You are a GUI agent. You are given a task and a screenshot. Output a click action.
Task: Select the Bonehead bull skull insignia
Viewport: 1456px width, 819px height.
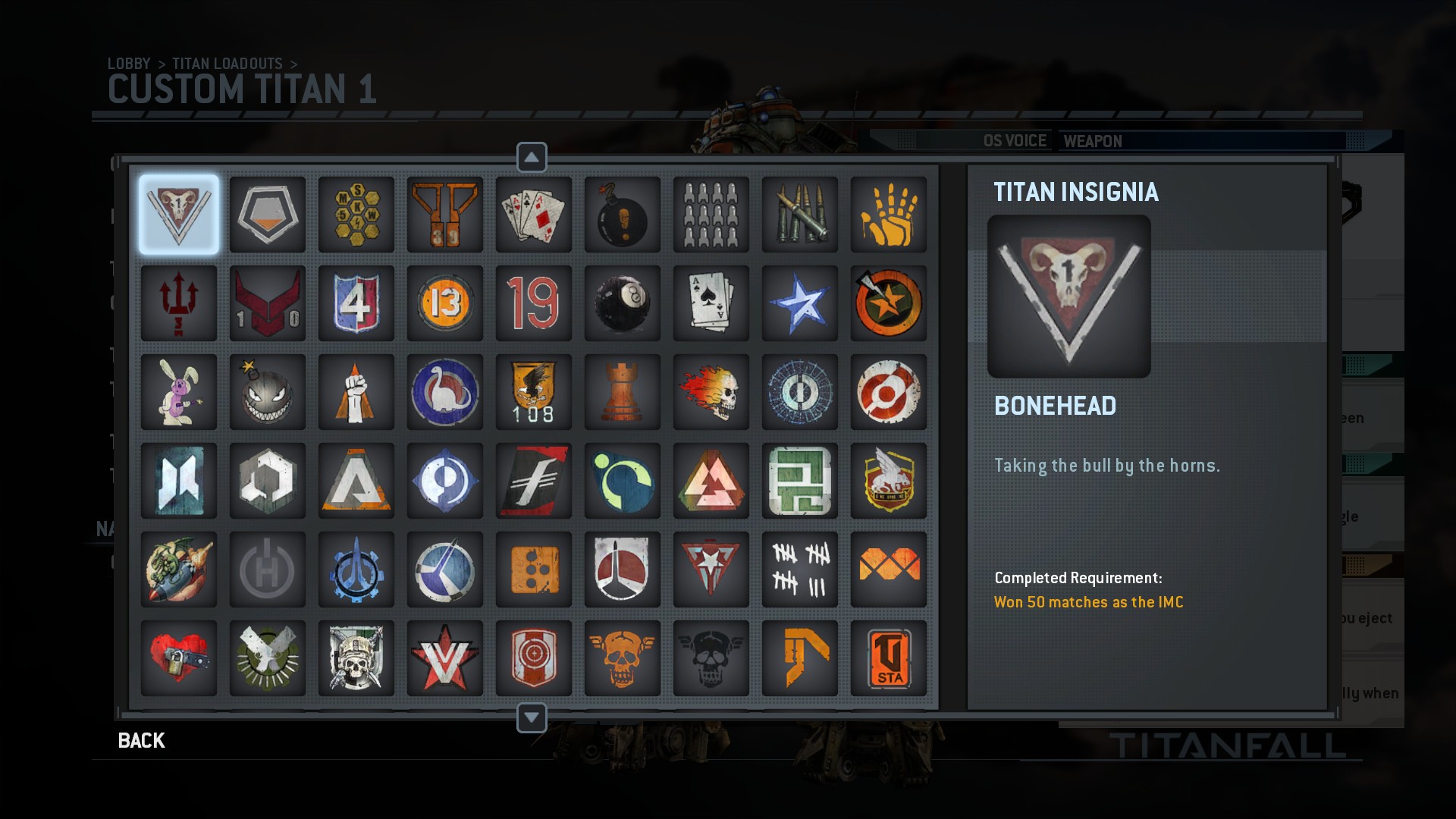(178, 215)
